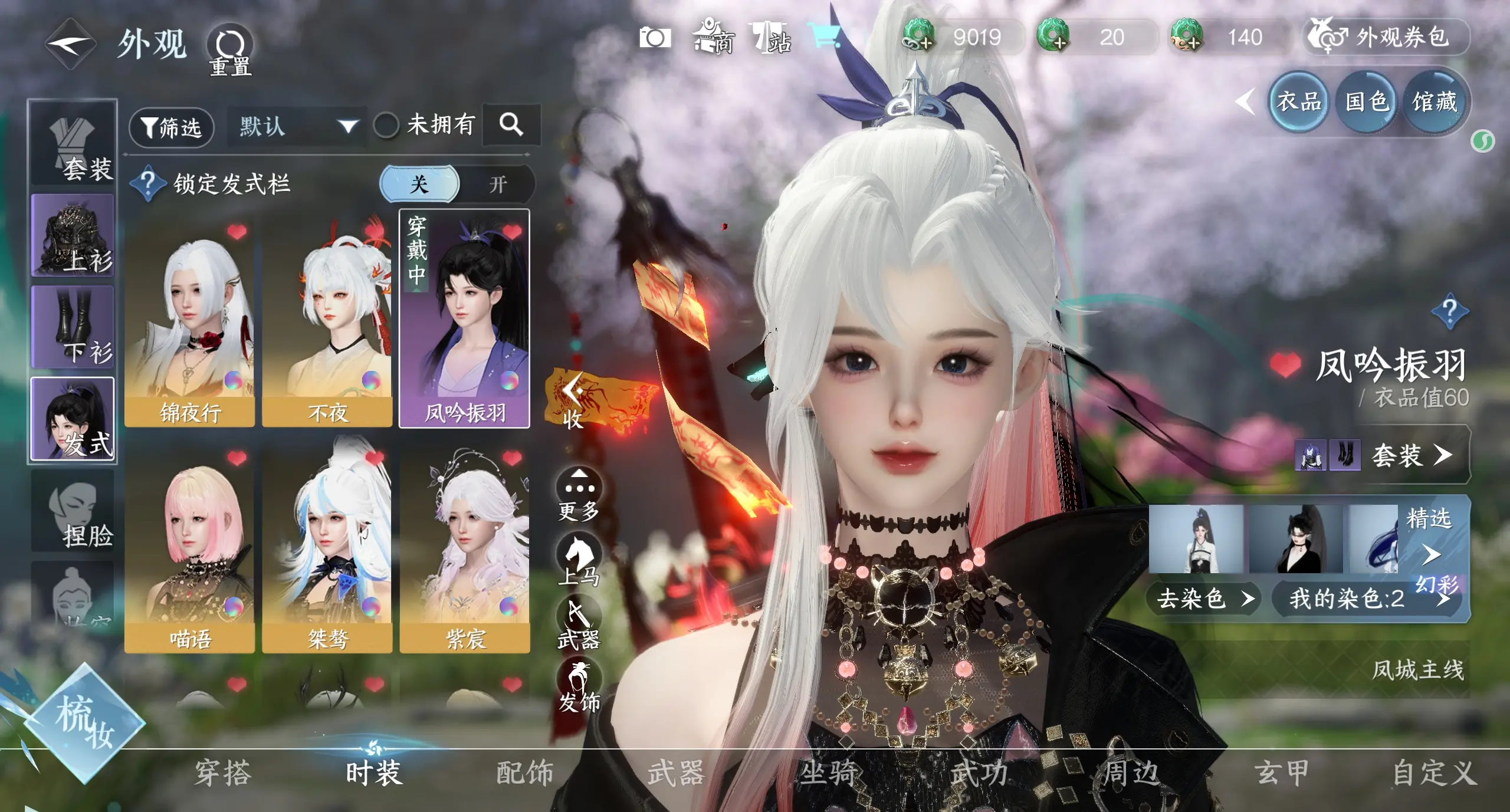Click the 重置 reset button
The image size is (1510, 812).
point(230,50)
